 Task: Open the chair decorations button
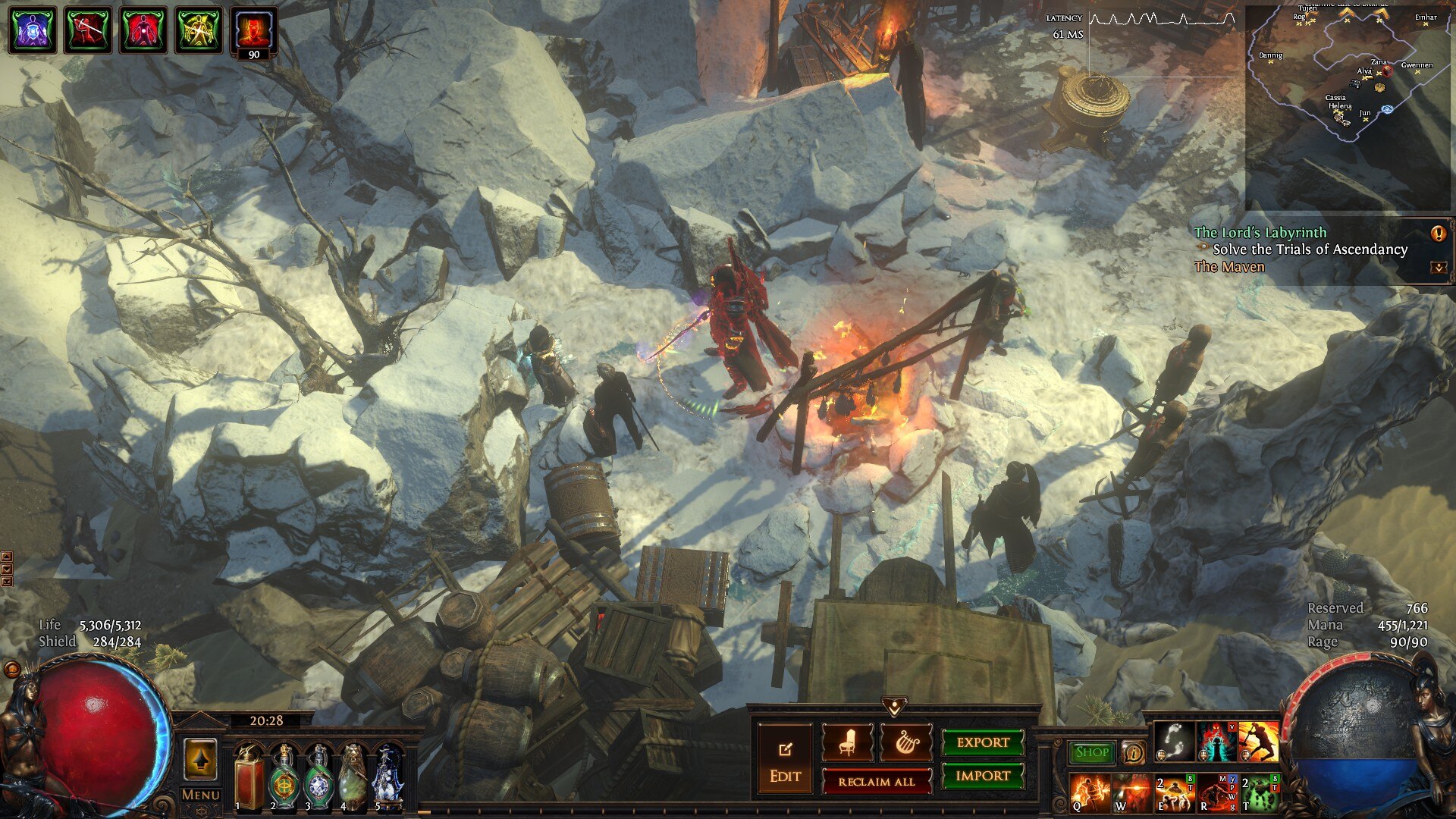click(x=847, y=742)
